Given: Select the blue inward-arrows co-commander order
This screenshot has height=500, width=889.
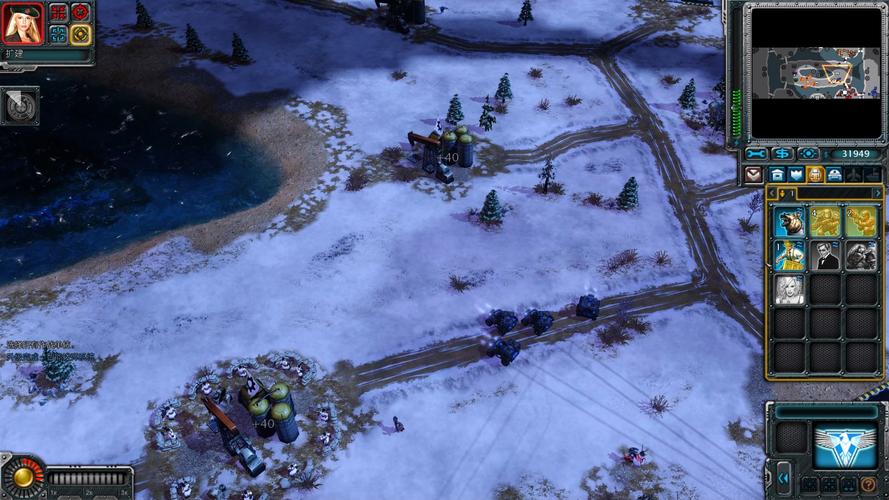Looking at the screenshot, I should [59, 34].
